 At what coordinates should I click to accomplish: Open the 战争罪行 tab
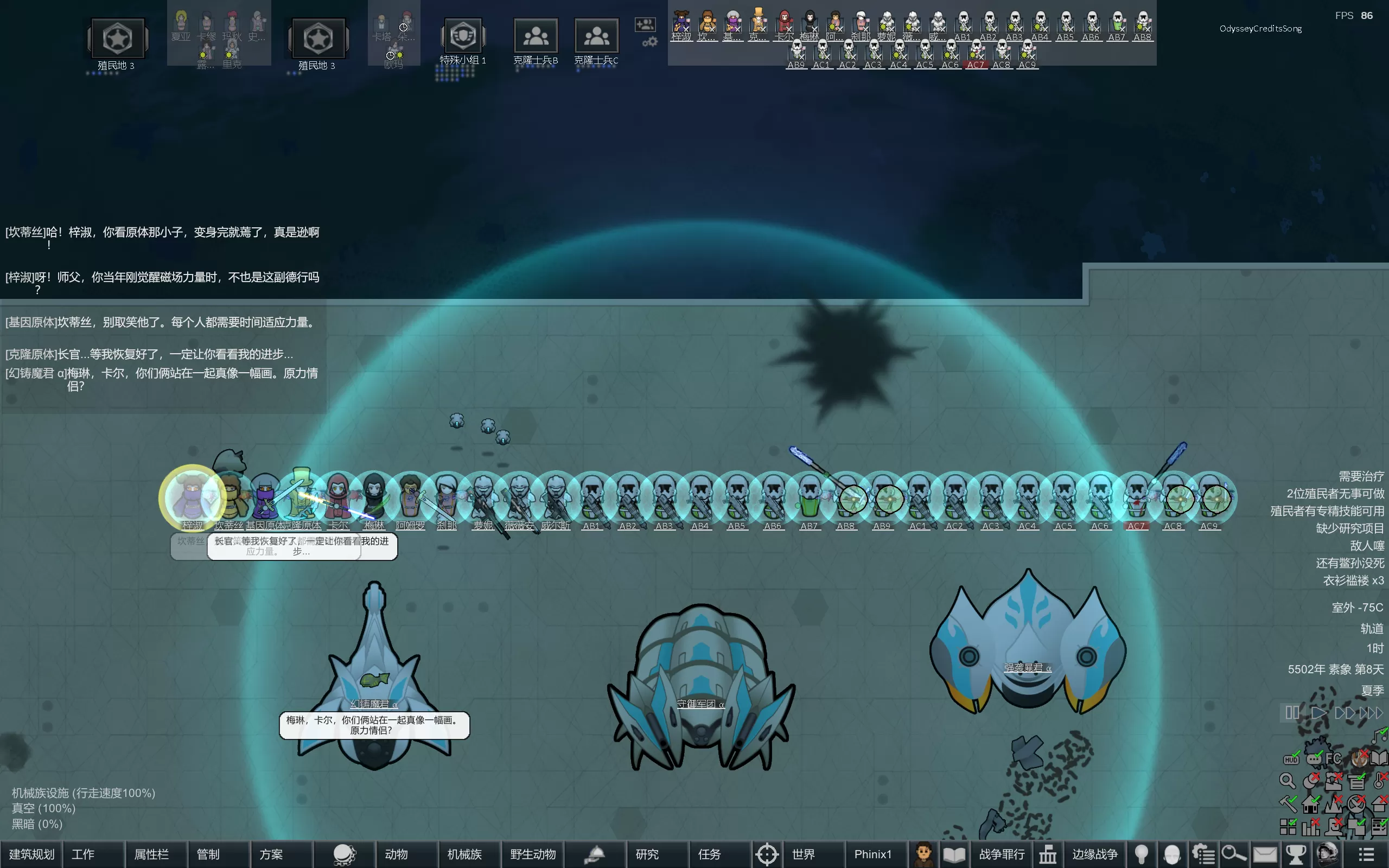1002,854
